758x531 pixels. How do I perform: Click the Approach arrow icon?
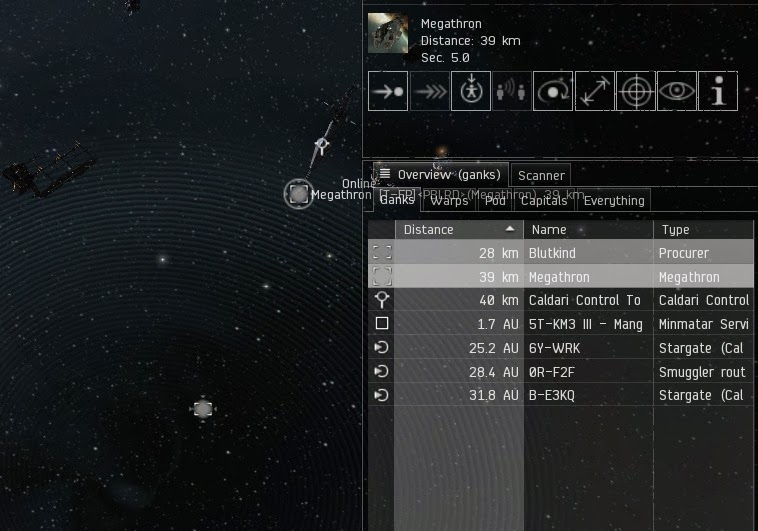click(x=388, y=91)
